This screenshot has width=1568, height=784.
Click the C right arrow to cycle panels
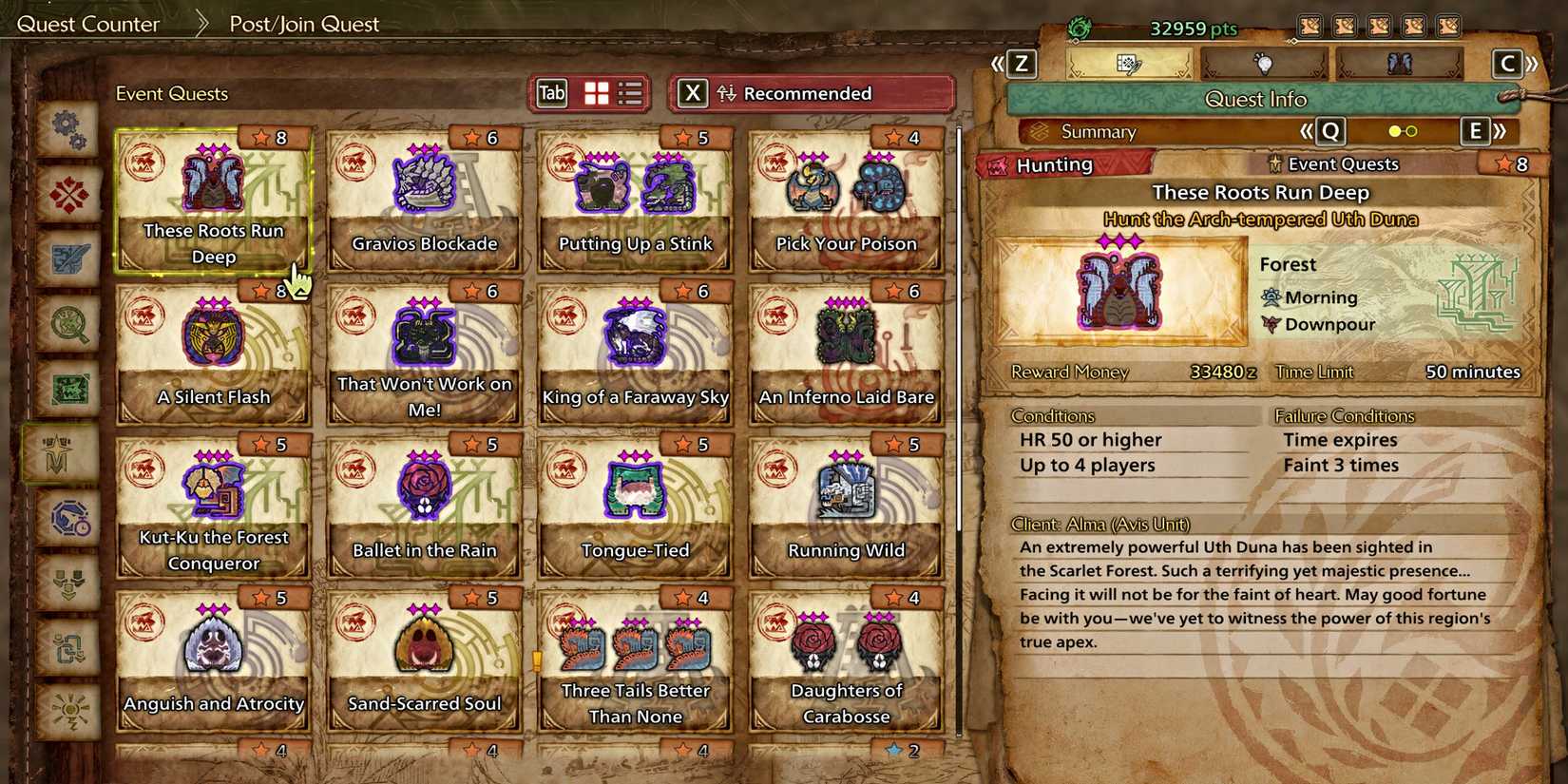pos(1507,65)
